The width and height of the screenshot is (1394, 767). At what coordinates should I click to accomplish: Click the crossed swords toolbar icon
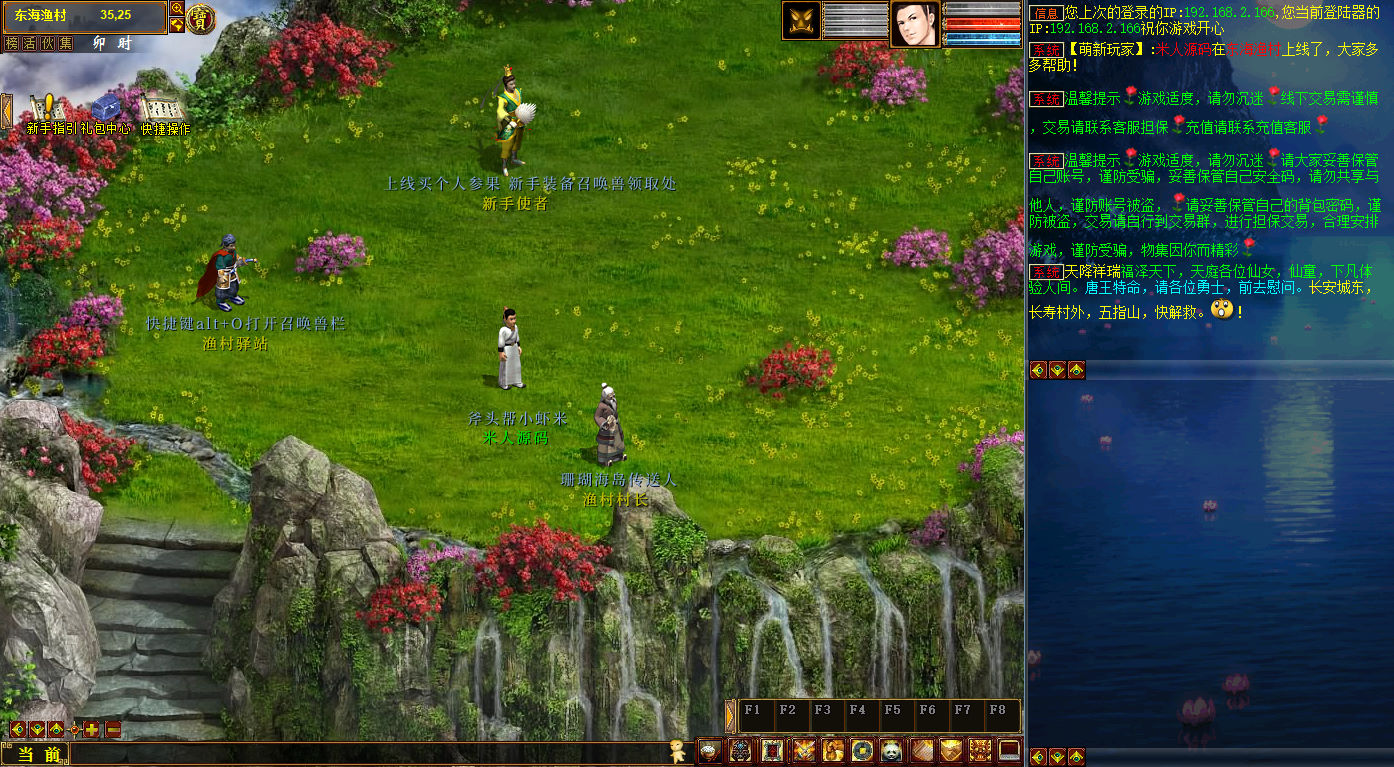(x=803, y=750)
